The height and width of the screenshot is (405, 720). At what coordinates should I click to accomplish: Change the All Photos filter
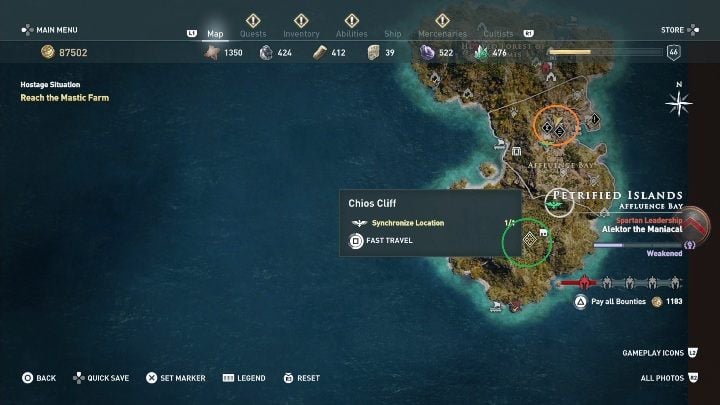click(663, 378)
